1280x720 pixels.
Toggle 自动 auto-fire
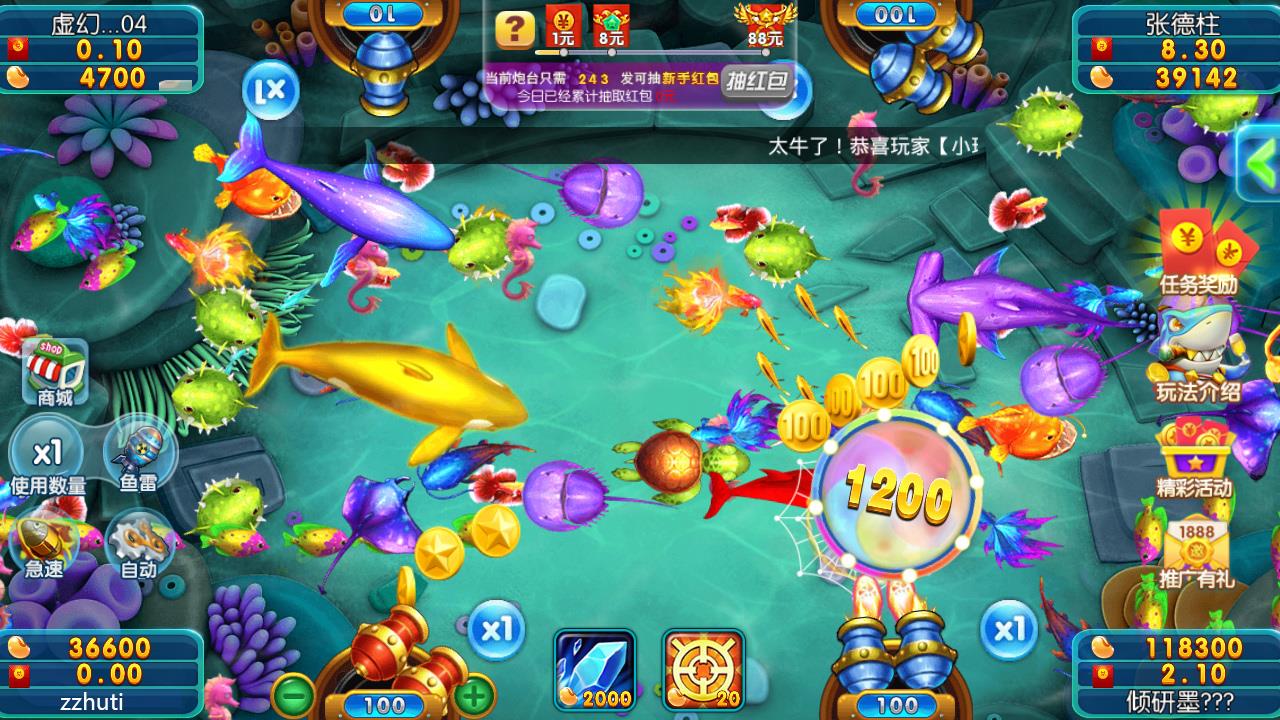point(138,546)
